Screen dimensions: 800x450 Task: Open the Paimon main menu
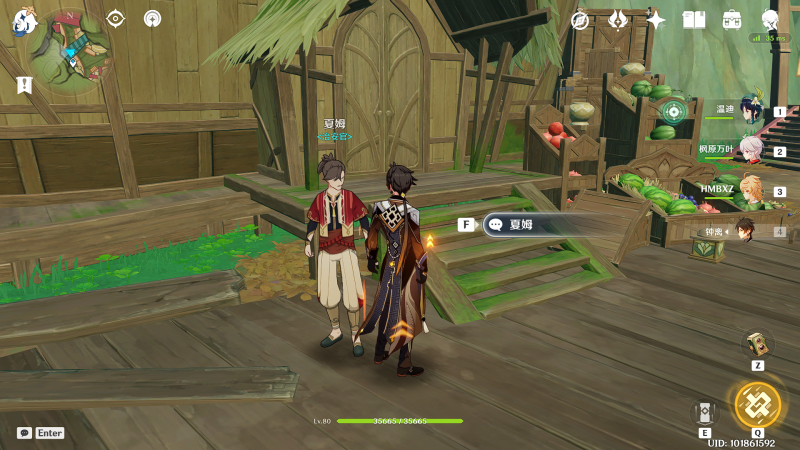(25, 23)
